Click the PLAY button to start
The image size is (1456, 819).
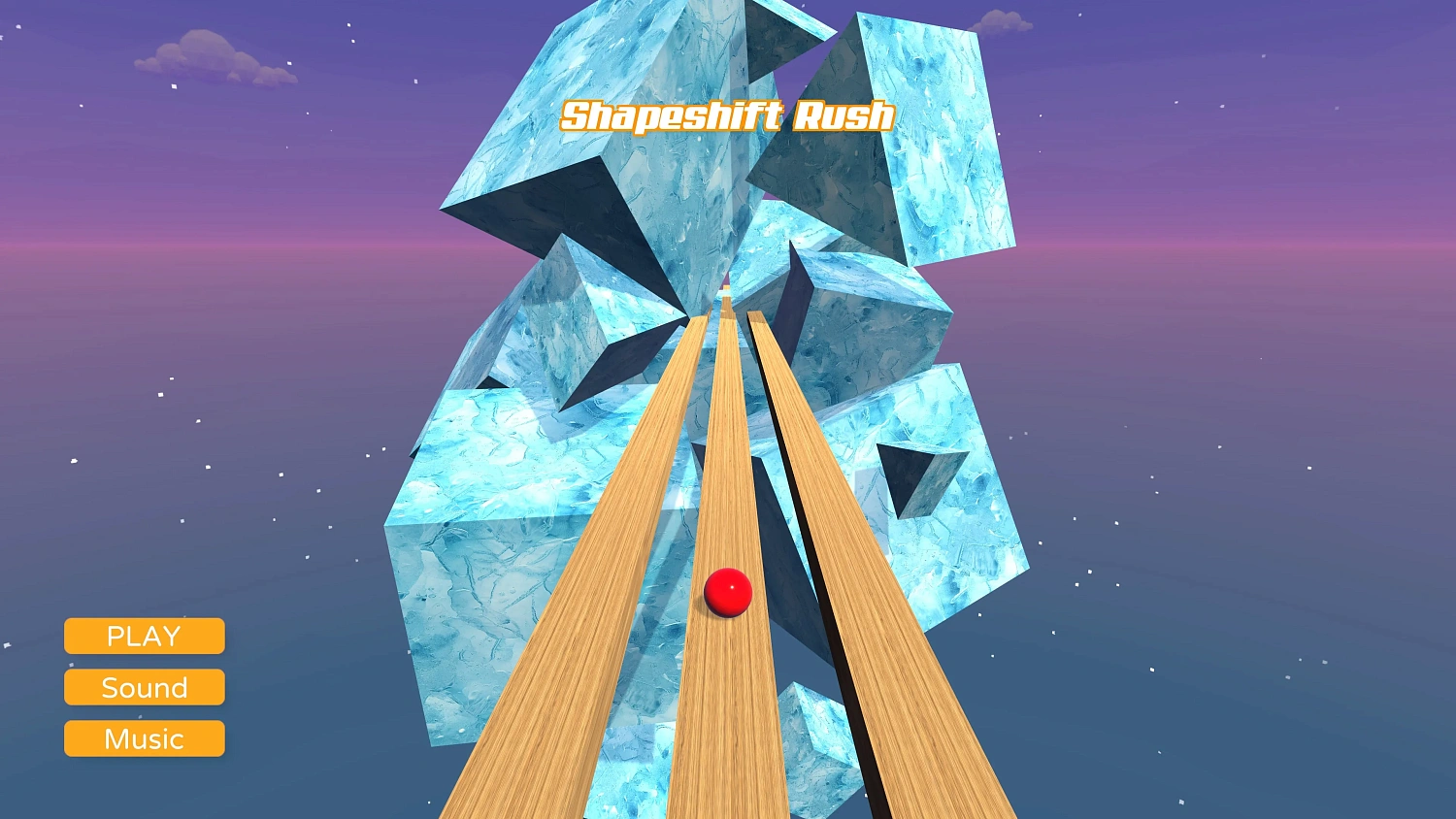click(x=144, y=636)
